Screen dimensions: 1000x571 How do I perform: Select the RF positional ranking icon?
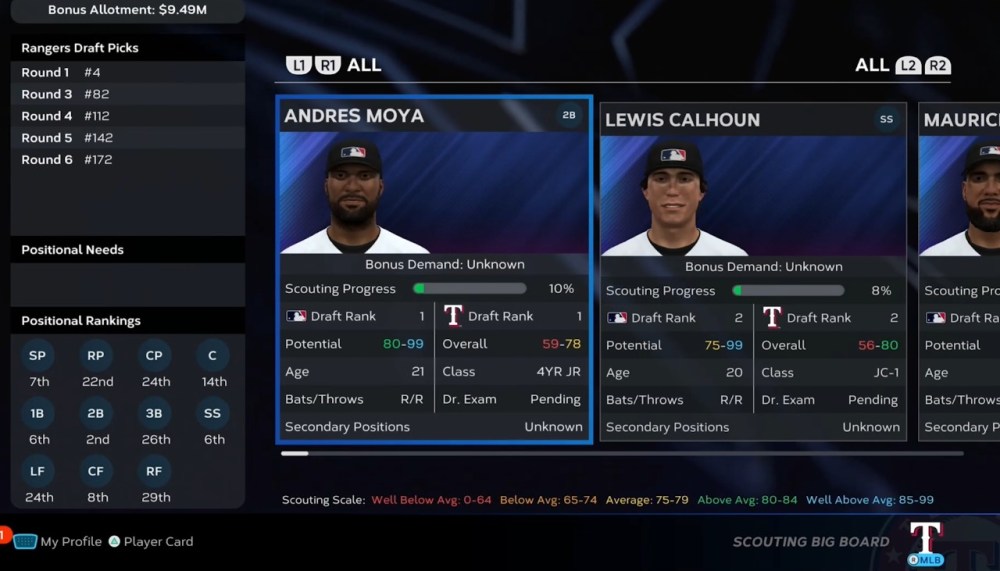[155, 472]
